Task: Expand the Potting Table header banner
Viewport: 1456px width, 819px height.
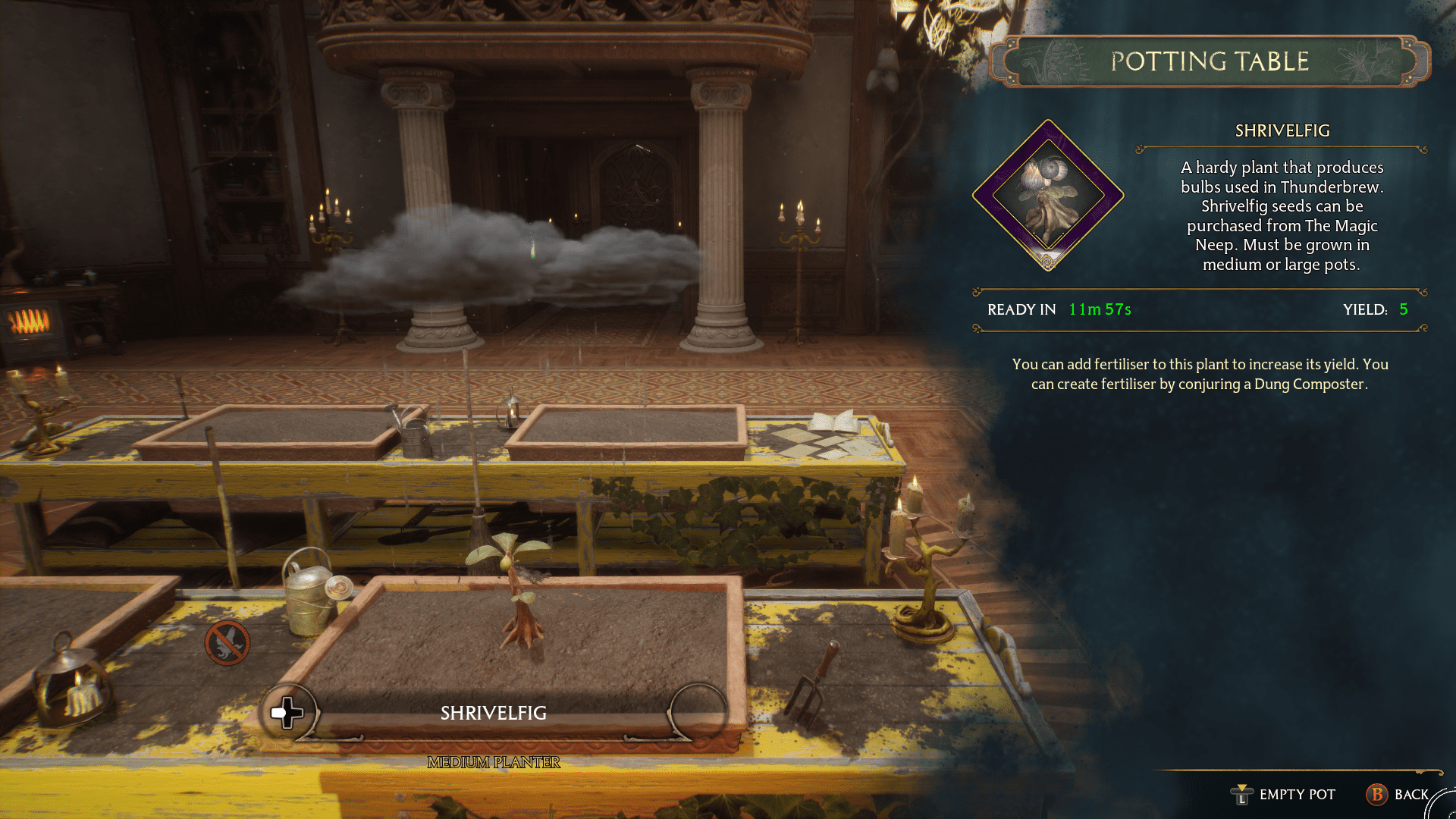Action: 1210,61
